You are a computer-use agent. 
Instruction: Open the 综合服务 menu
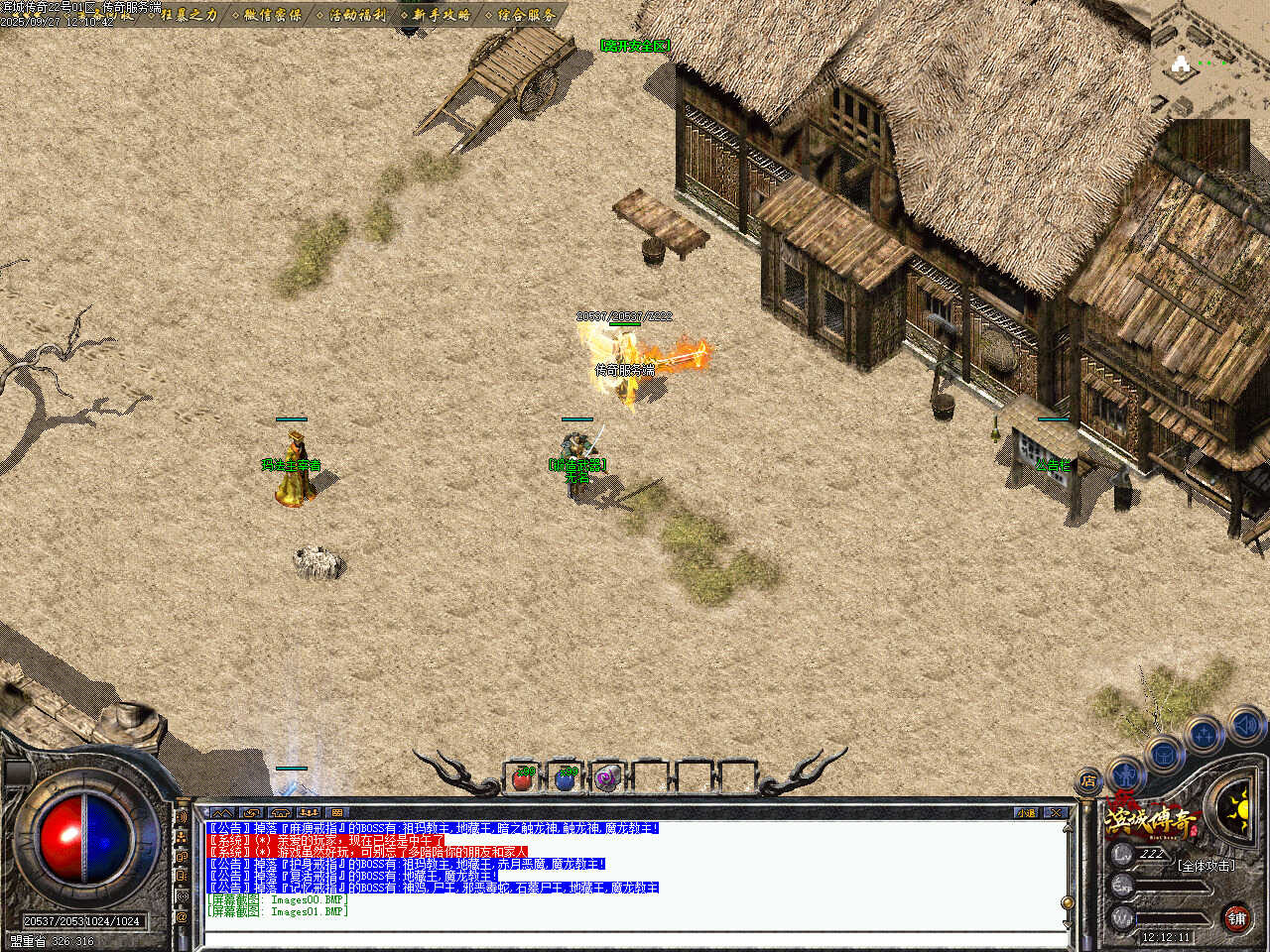(527, 15)
